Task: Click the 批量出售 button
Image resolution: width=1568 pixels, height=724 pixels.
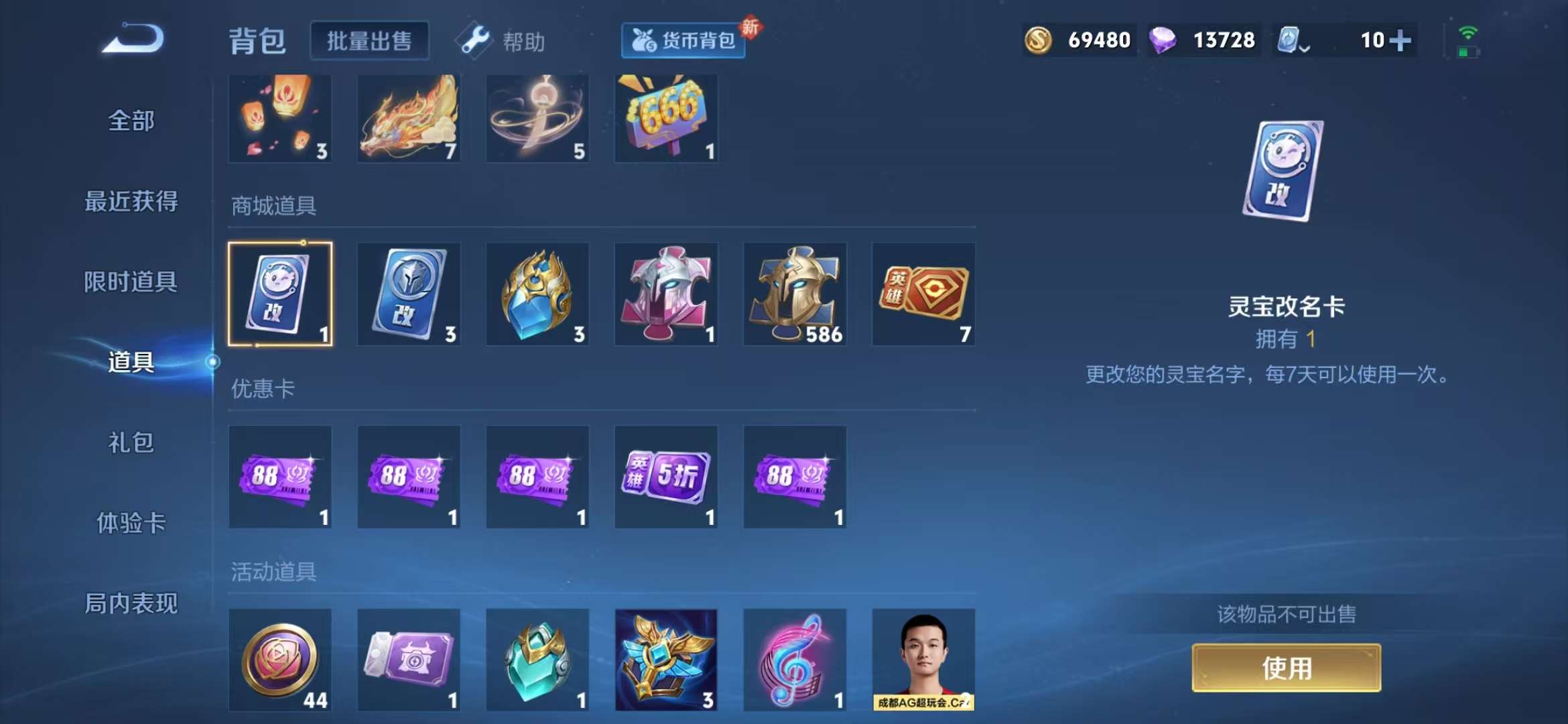Action: coord(369,40)
